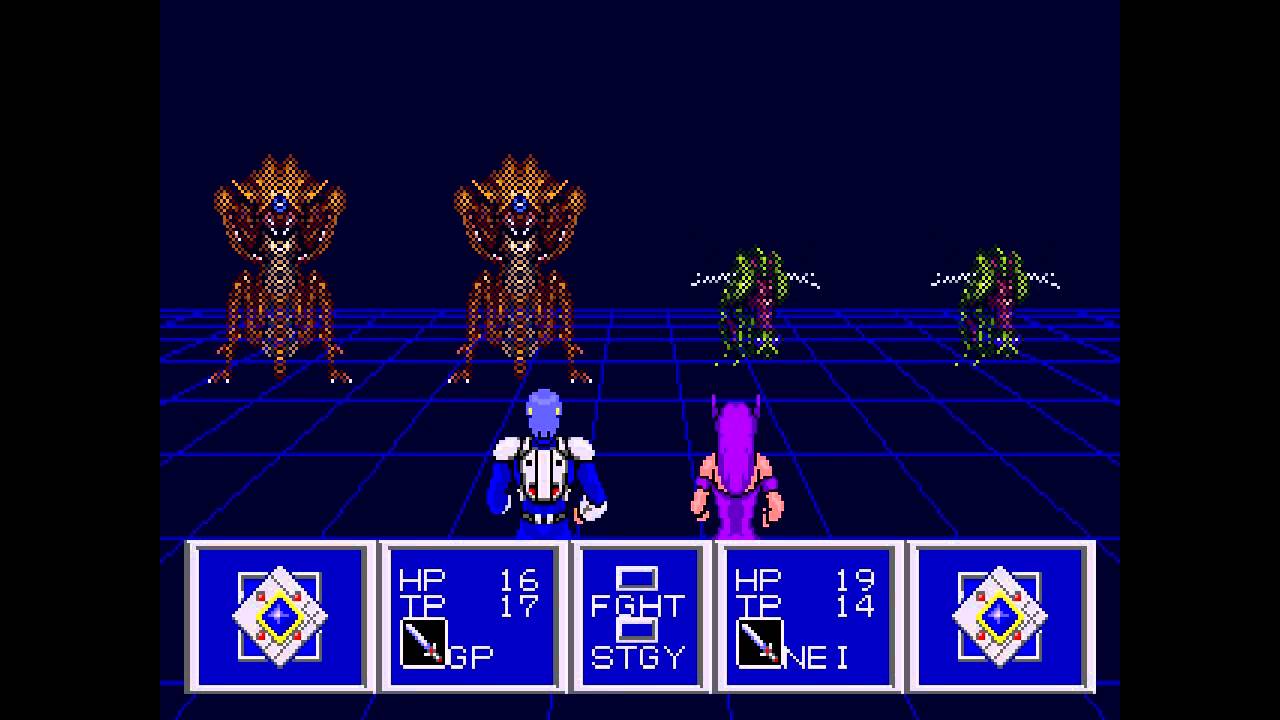The image size is (1280, 720).
Task: Click the diamond emblem in the far-right panel
Action: (998, 614)
